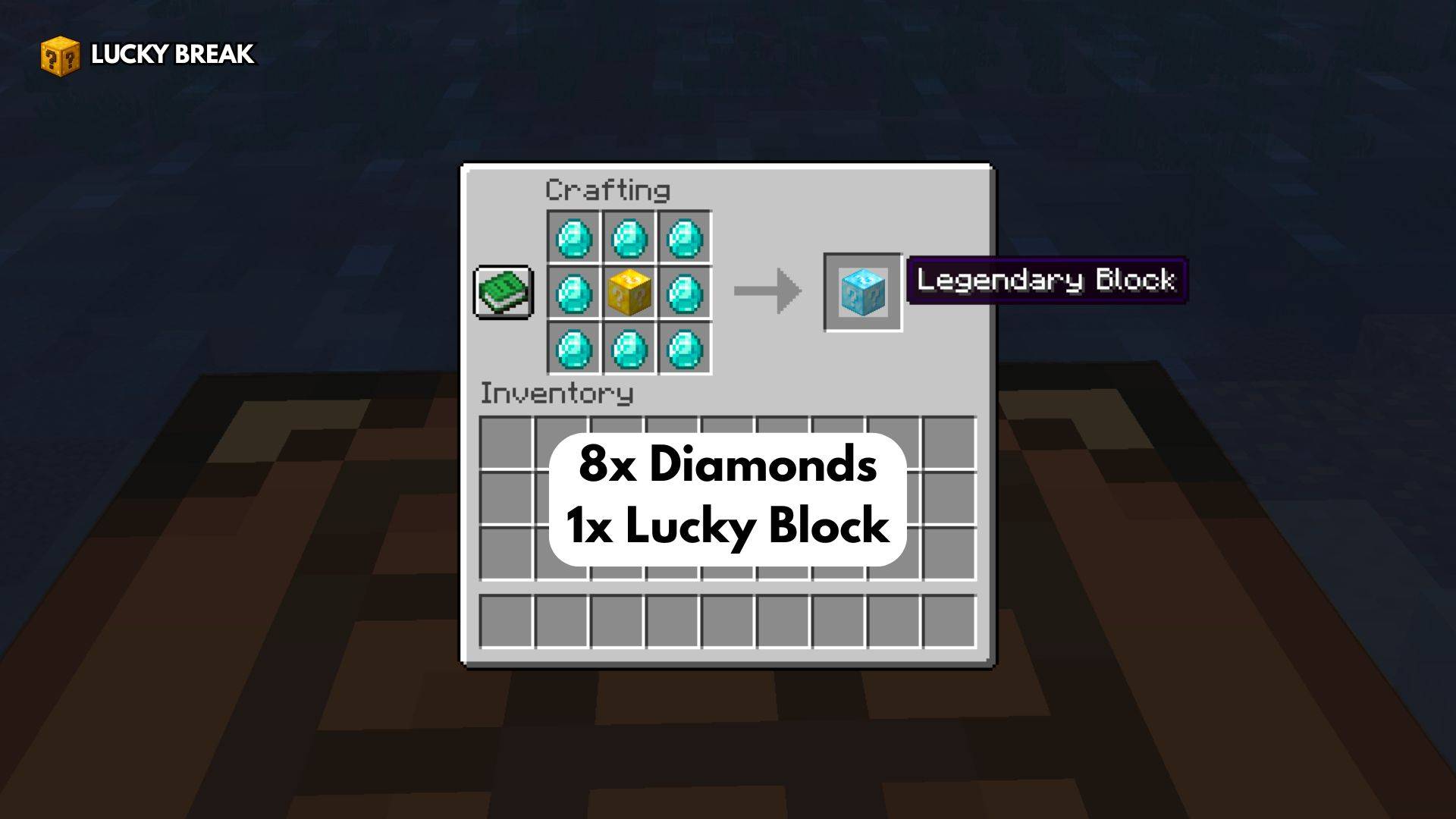This screenshot has height=819, width=1456.
Task: Click the diamond in the bottom-right crafting slot
Action: 684,349
